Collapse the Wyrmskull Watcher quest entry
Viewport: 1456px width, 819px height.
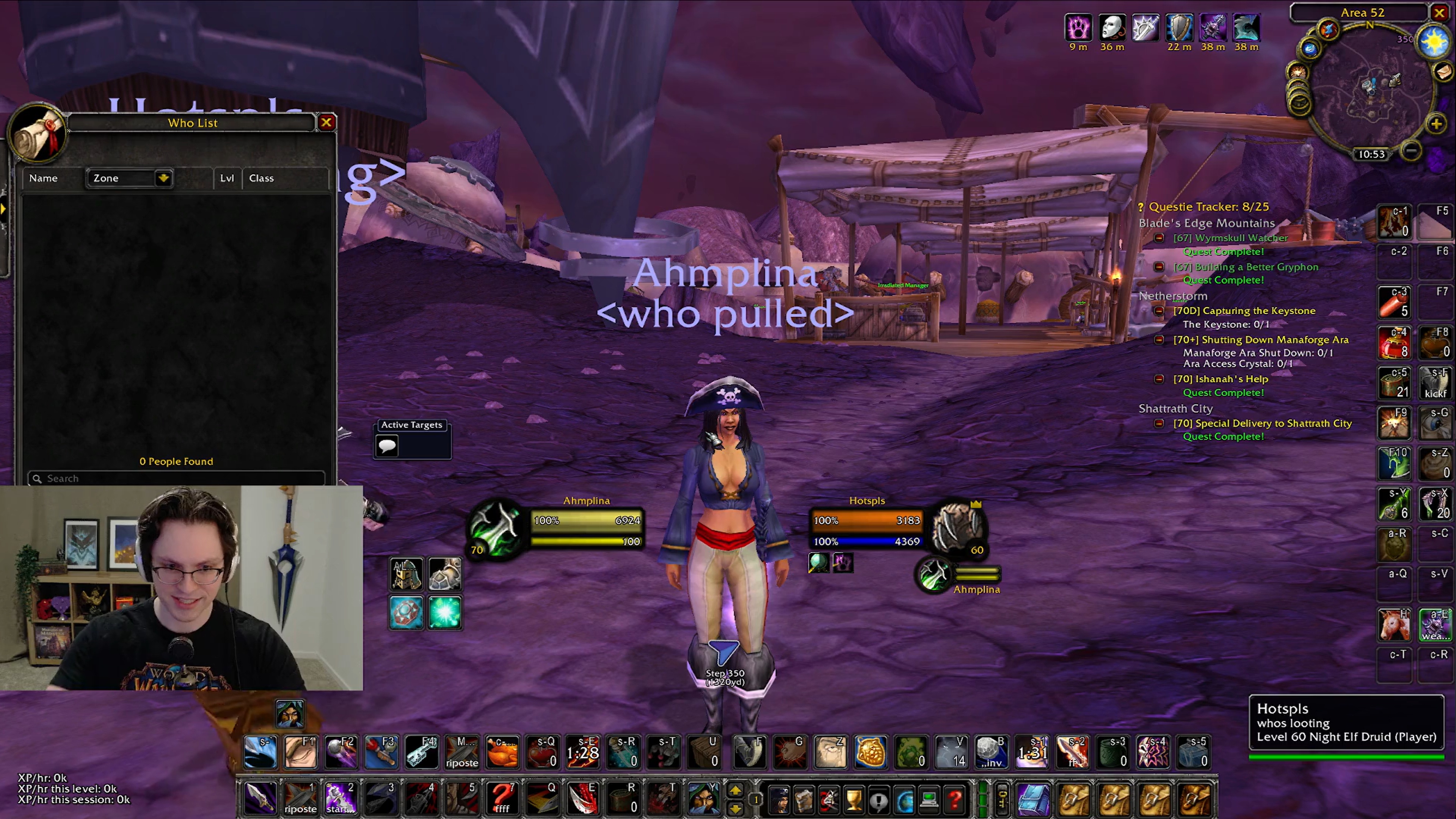(1159, 238)
